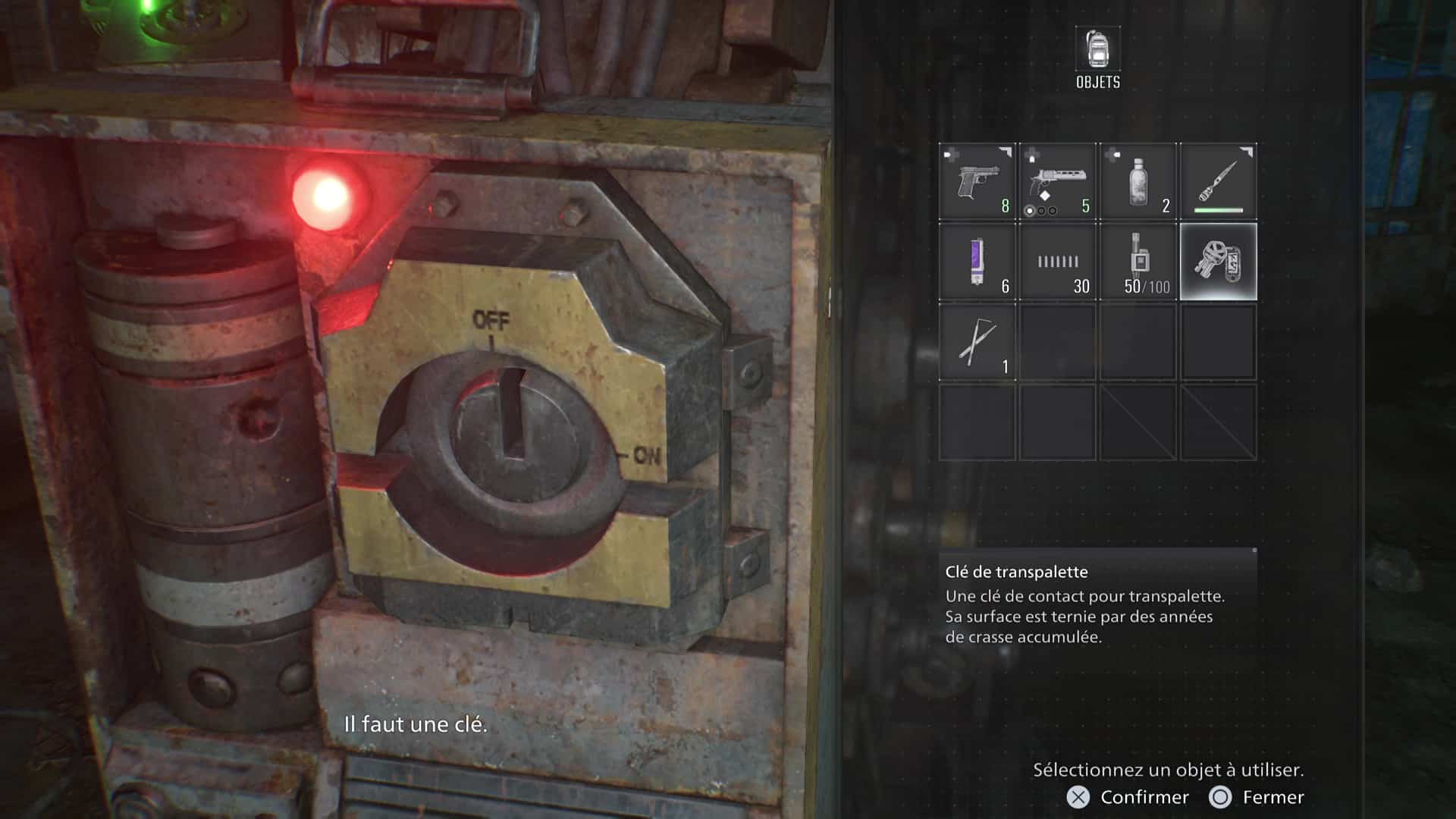This screenshot has height=819, width=1456.
Task: Select the magnum revolver item
Action: 1058,180
